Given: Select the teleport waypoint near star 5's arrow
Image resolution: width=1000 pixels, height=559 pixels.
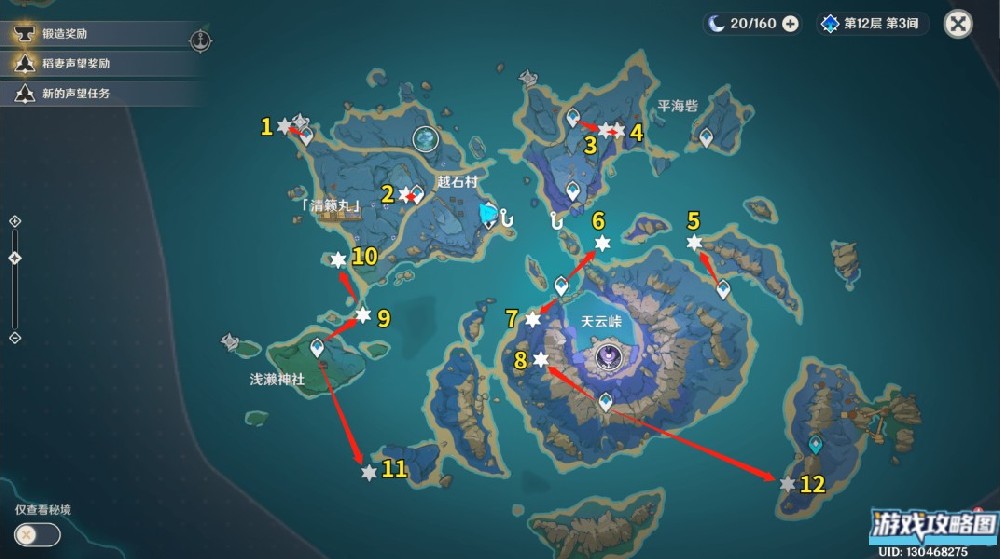Looking at the screenshot, I should [x=723, y=290].
